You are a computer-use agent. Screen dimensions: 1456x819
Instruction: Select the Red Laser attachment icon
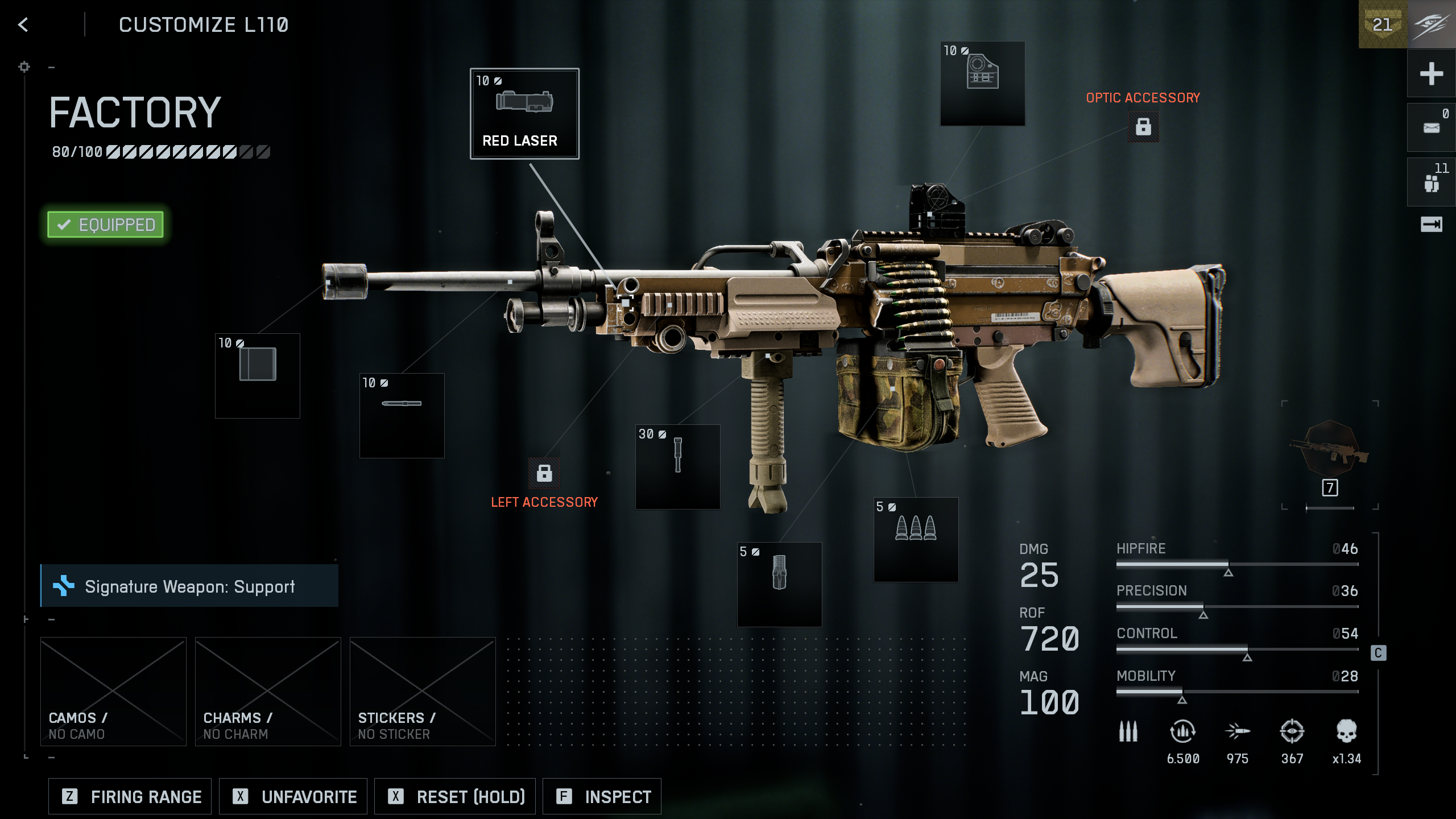click(x=524, y=114)
